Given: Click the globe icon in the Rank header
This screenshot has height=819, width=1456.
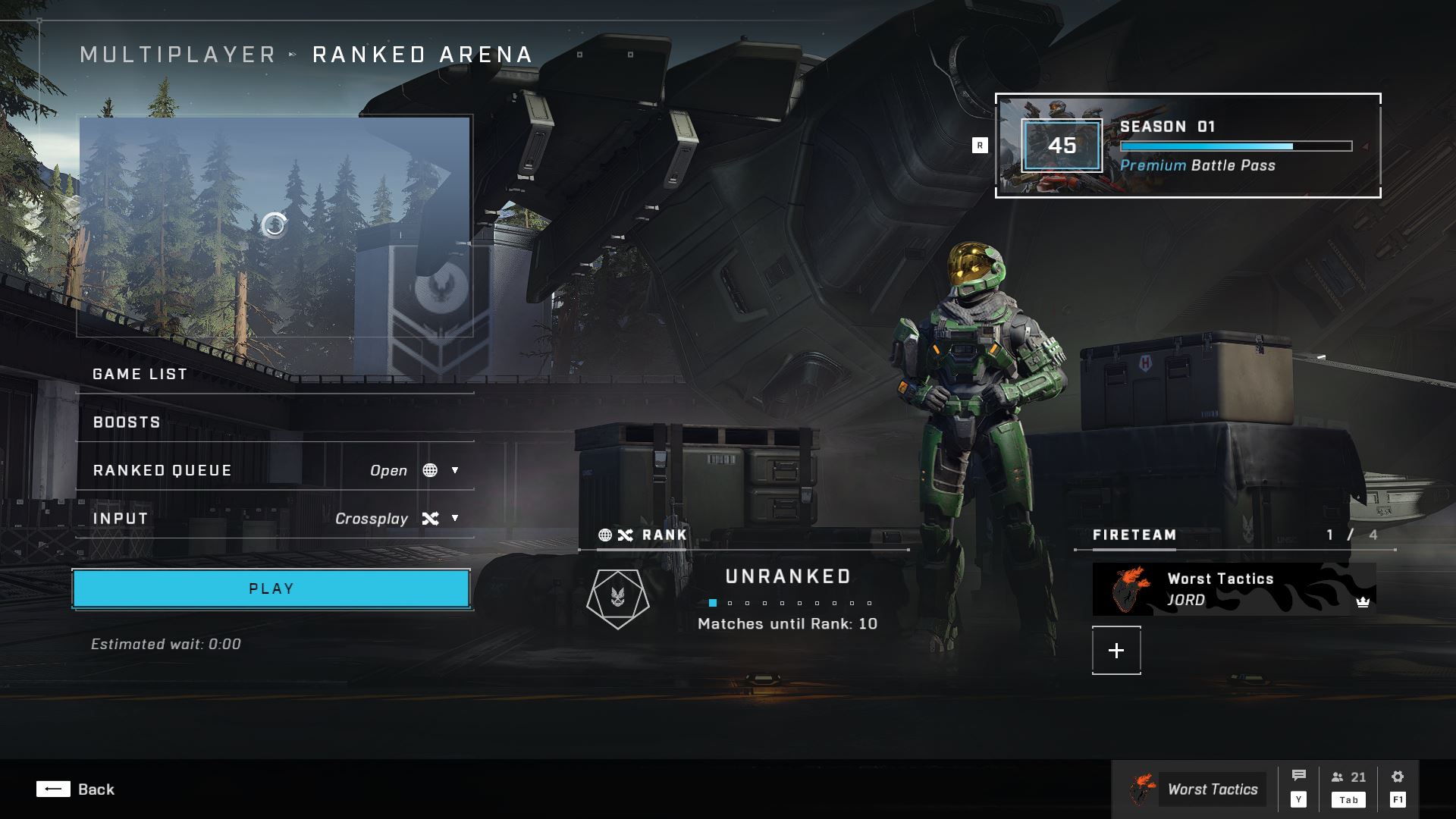Looking at the screenshot, I should 604,535.
